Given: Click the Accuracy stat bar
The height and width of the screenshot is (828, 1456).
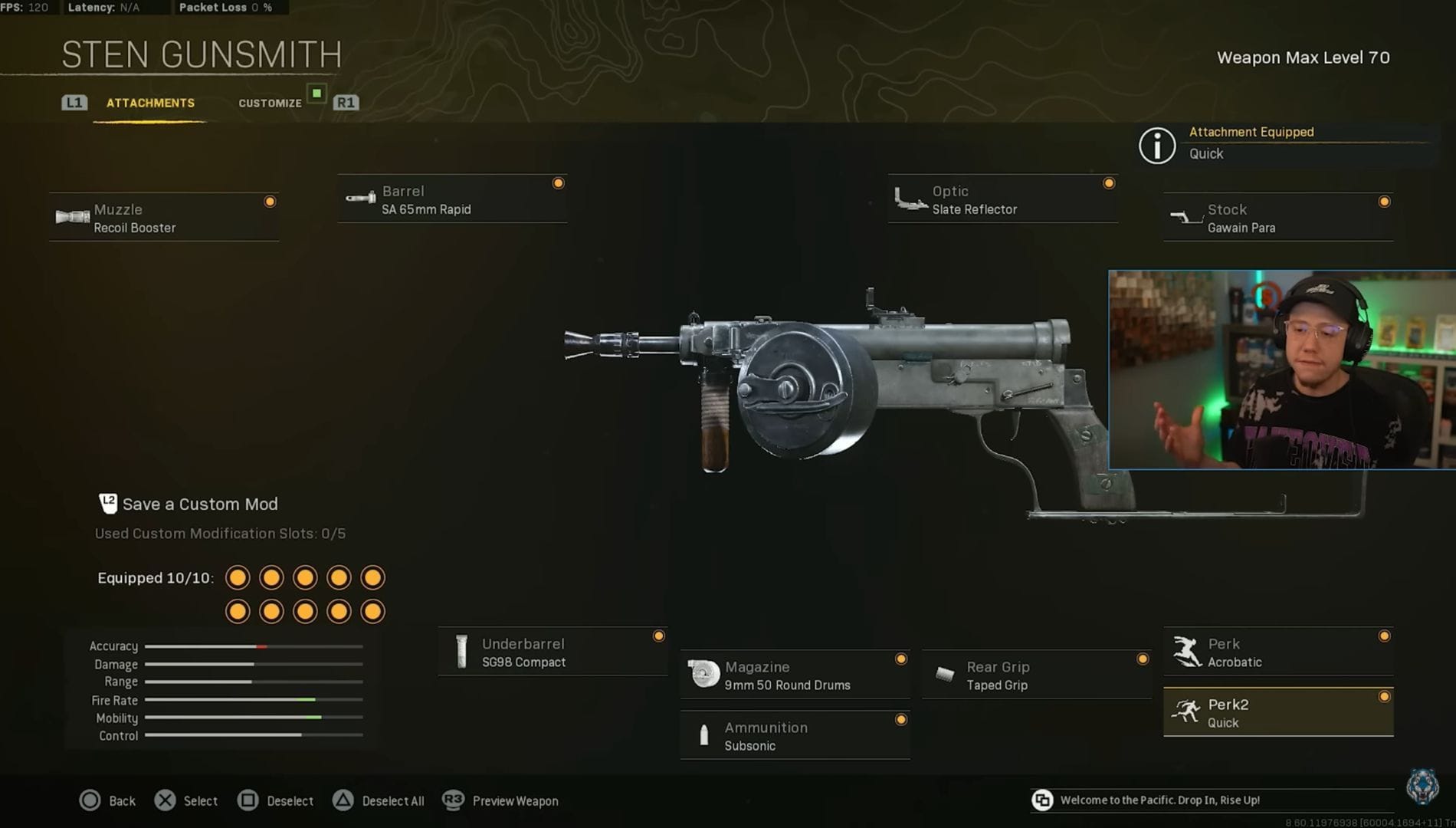Looking at the screenshot, I should [253, 646].
